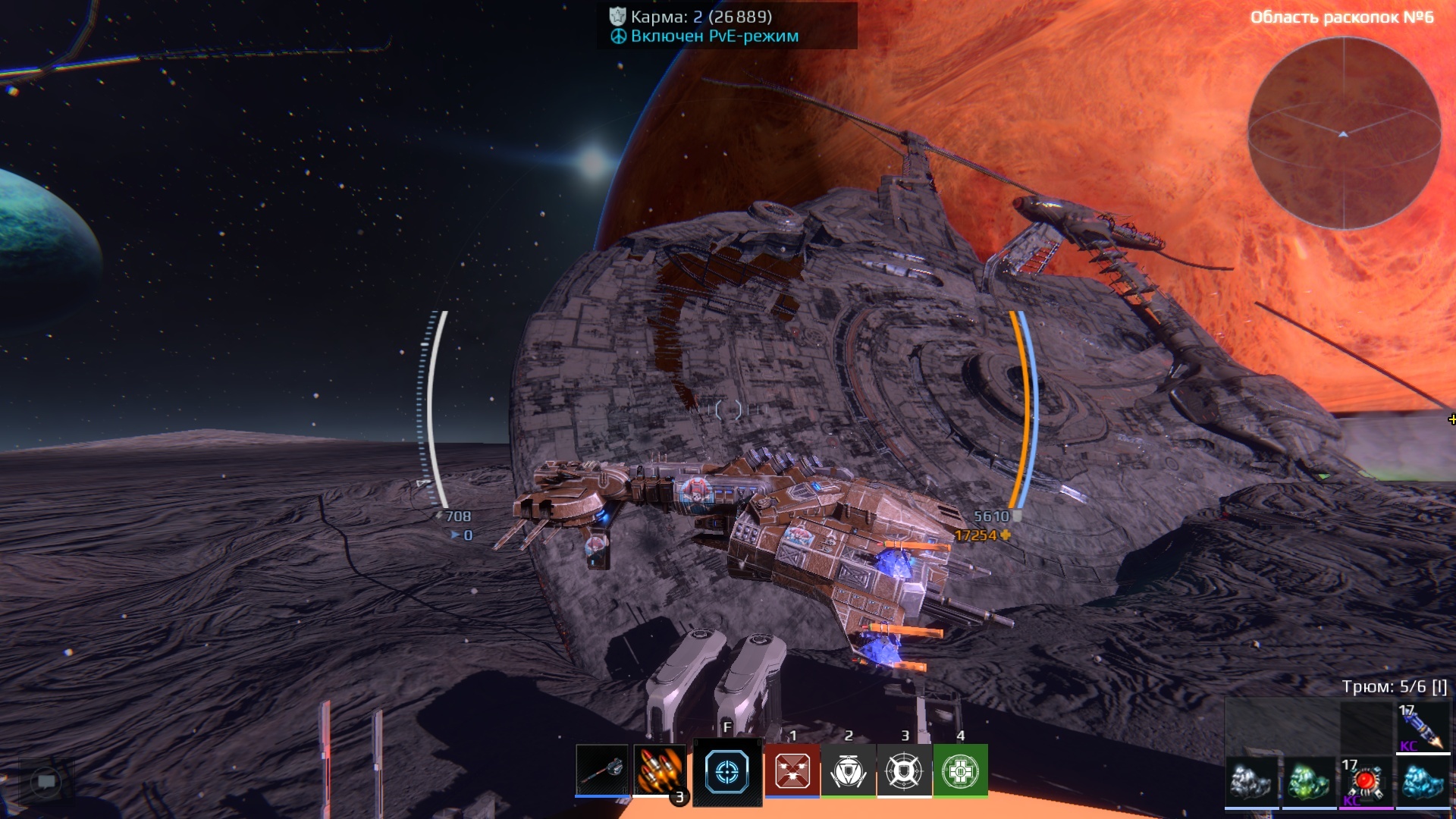Trigger the crossed shield target module in slot 3

(x=904, y=772)
